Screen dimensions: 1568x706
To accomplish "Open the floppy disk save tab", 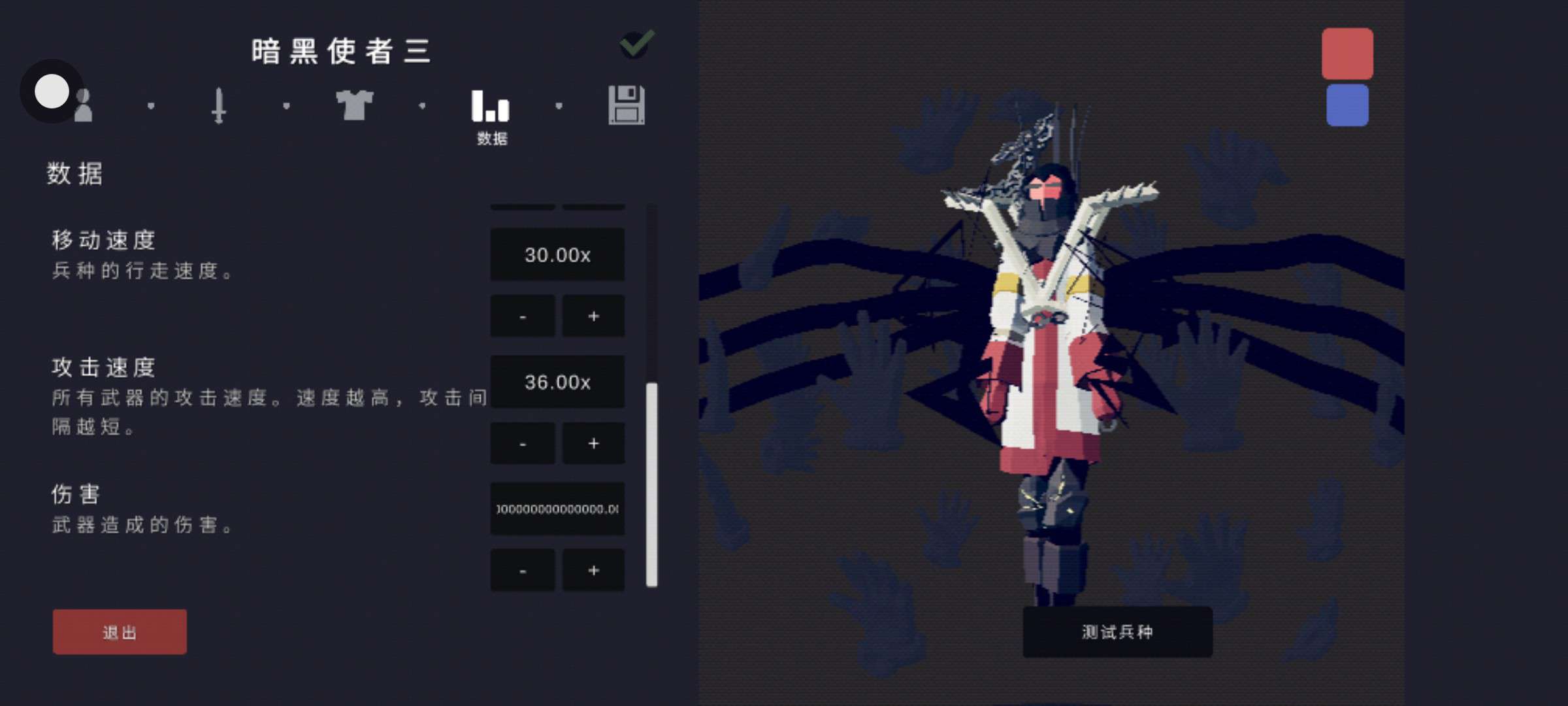I will (x=627, y=105).
